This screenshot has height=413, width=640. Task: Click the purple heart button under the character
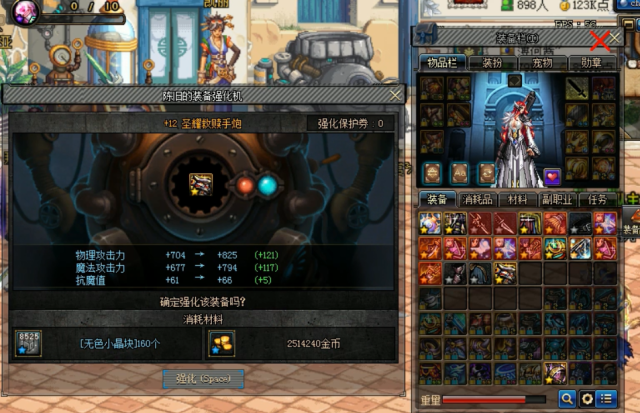pyautogui.click(x=552, y=177)
